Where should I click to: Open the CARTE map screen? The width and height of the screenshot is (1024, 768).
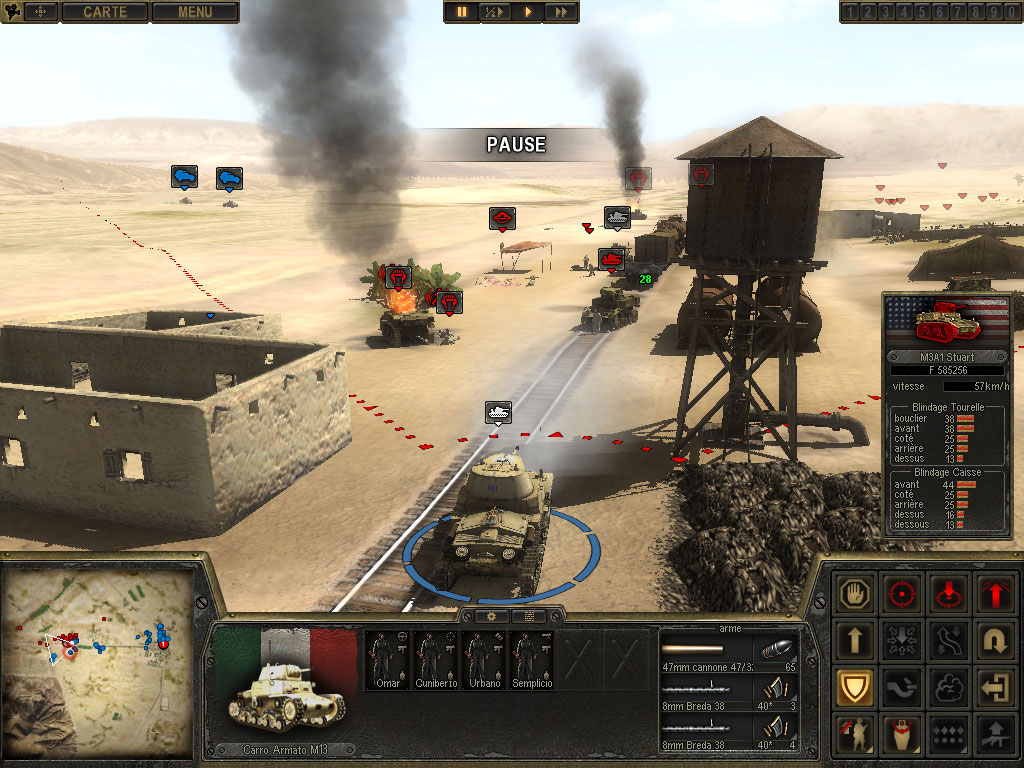[x=104, y=12]
